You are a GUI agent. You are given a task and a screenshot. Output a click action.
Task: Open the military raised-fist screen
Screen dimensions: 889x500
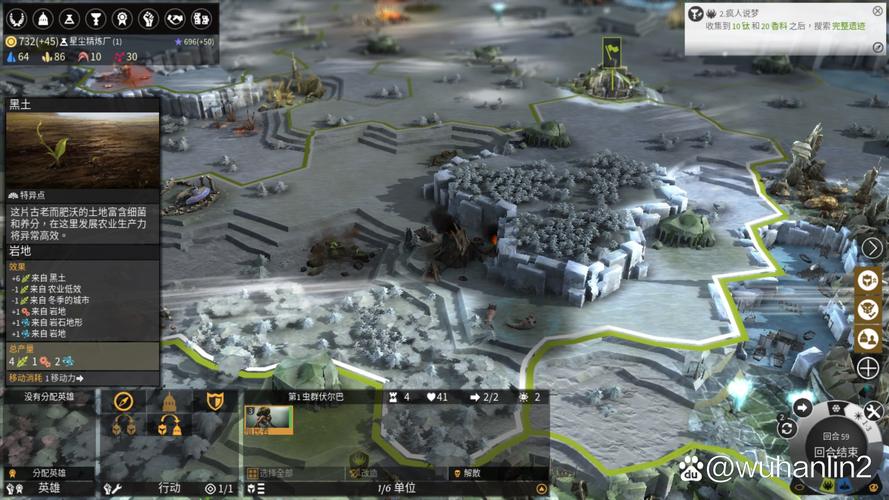point(149,18)
